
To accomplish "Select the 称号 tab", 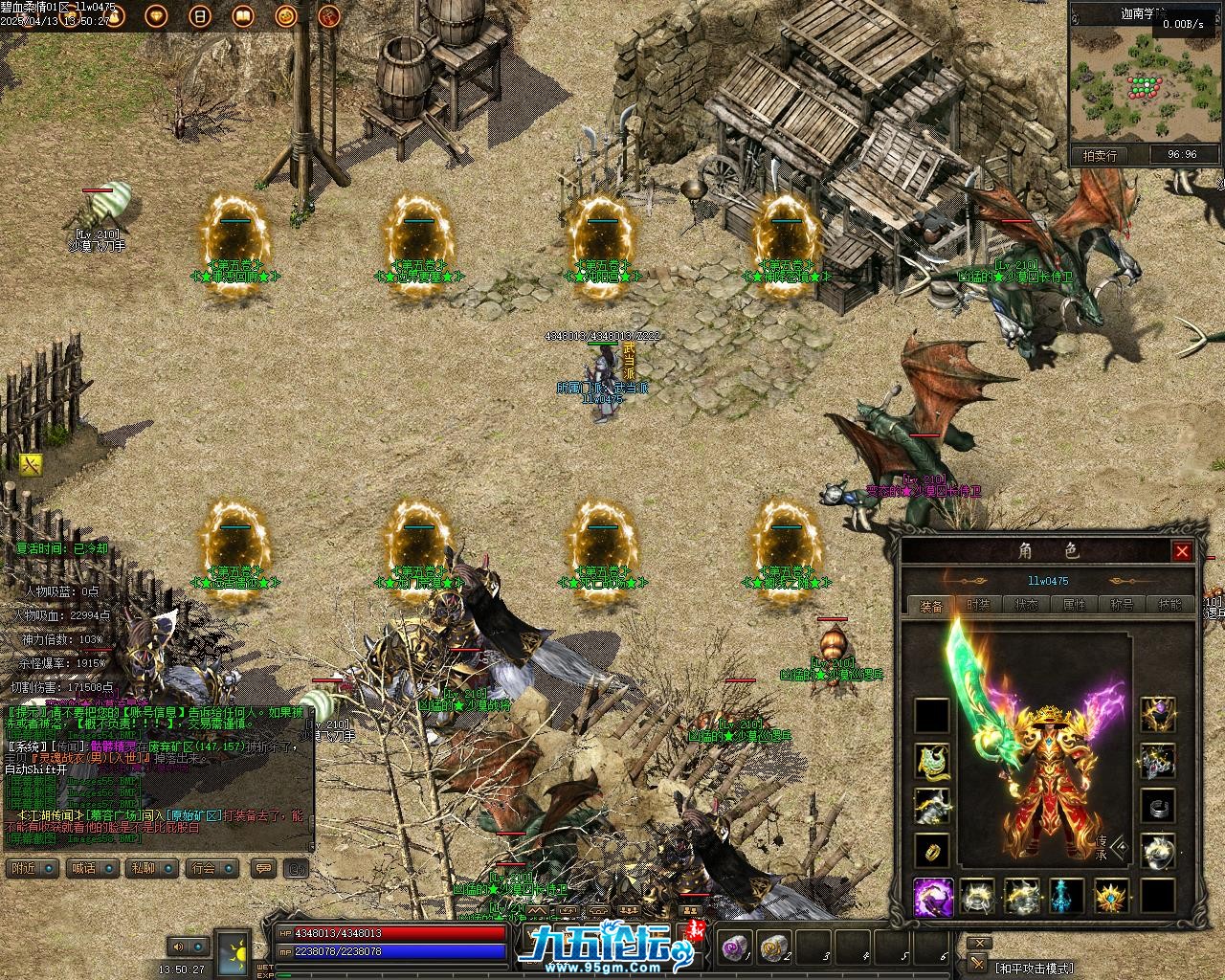I will [1122, 605].
